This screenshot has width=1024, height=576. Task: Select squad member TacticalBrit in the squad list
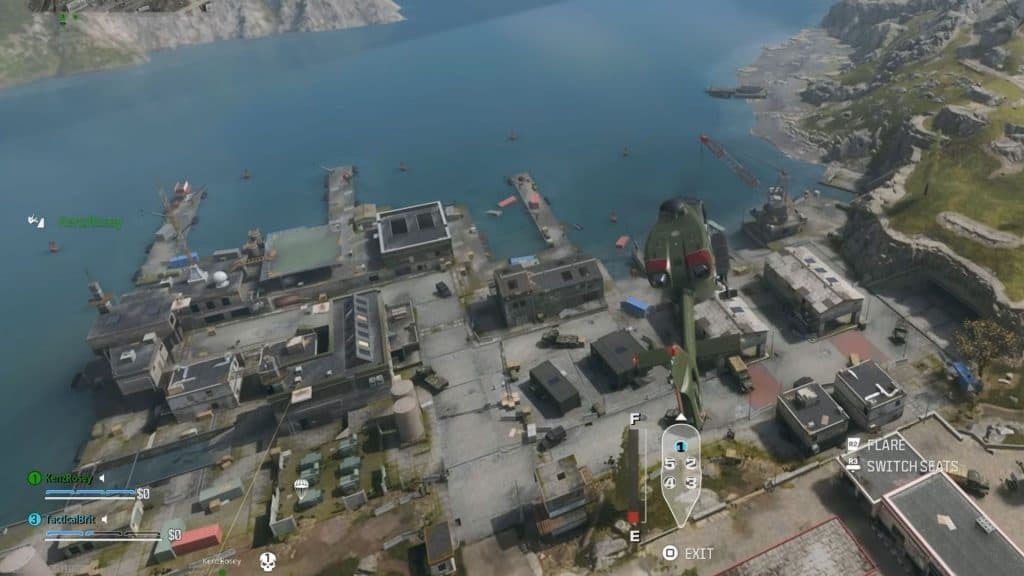[x=69, y=519]
